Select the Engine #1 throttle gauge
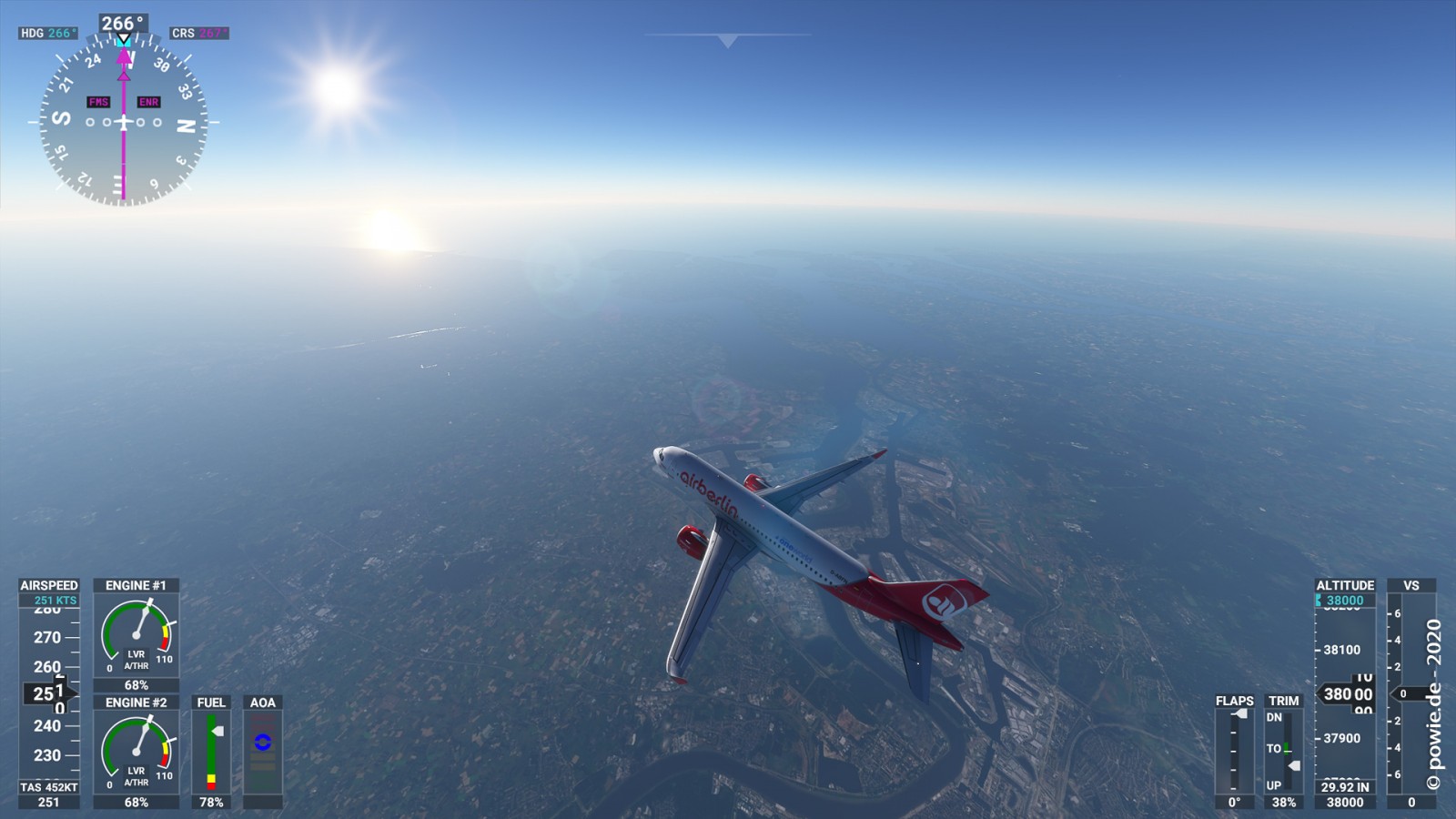The width and height of the screenshot is (1456, 819). click(136, 634)
